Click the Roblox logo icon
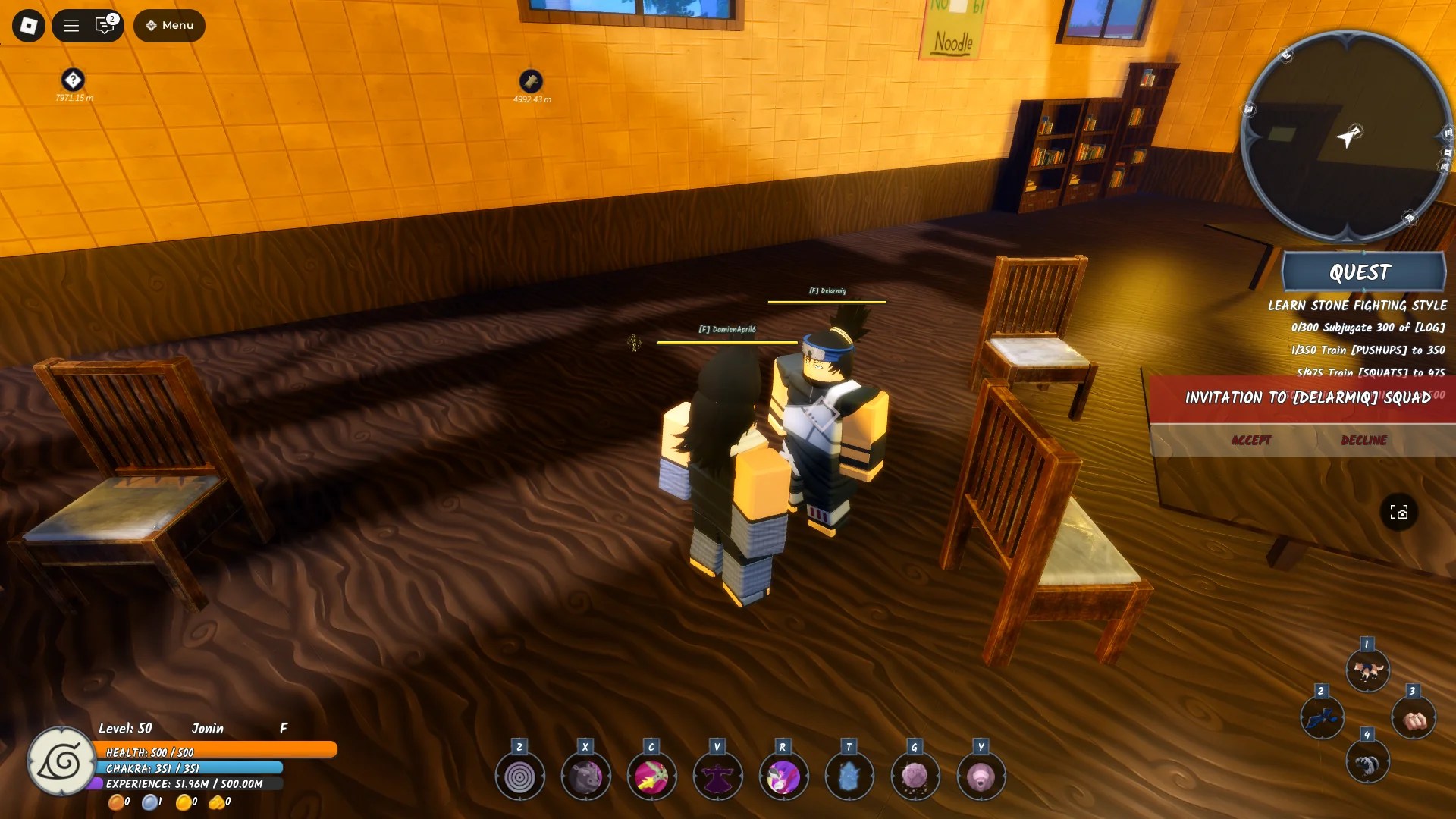The width and height of the screenshot is (1456, 819). point(27,25)
